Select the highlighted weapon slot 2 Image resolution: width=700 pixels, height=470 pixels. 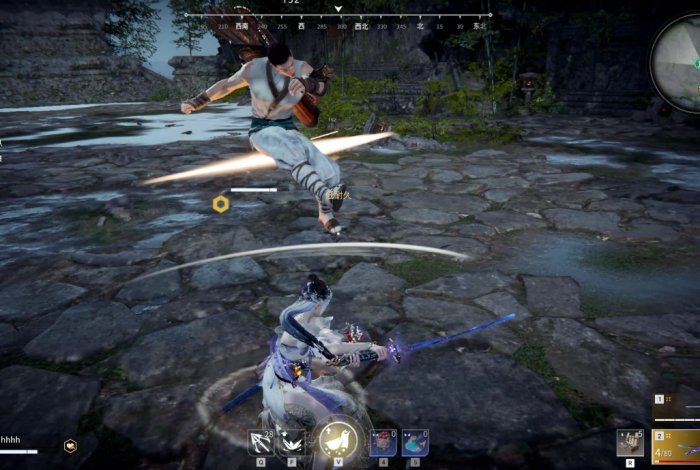676,446
